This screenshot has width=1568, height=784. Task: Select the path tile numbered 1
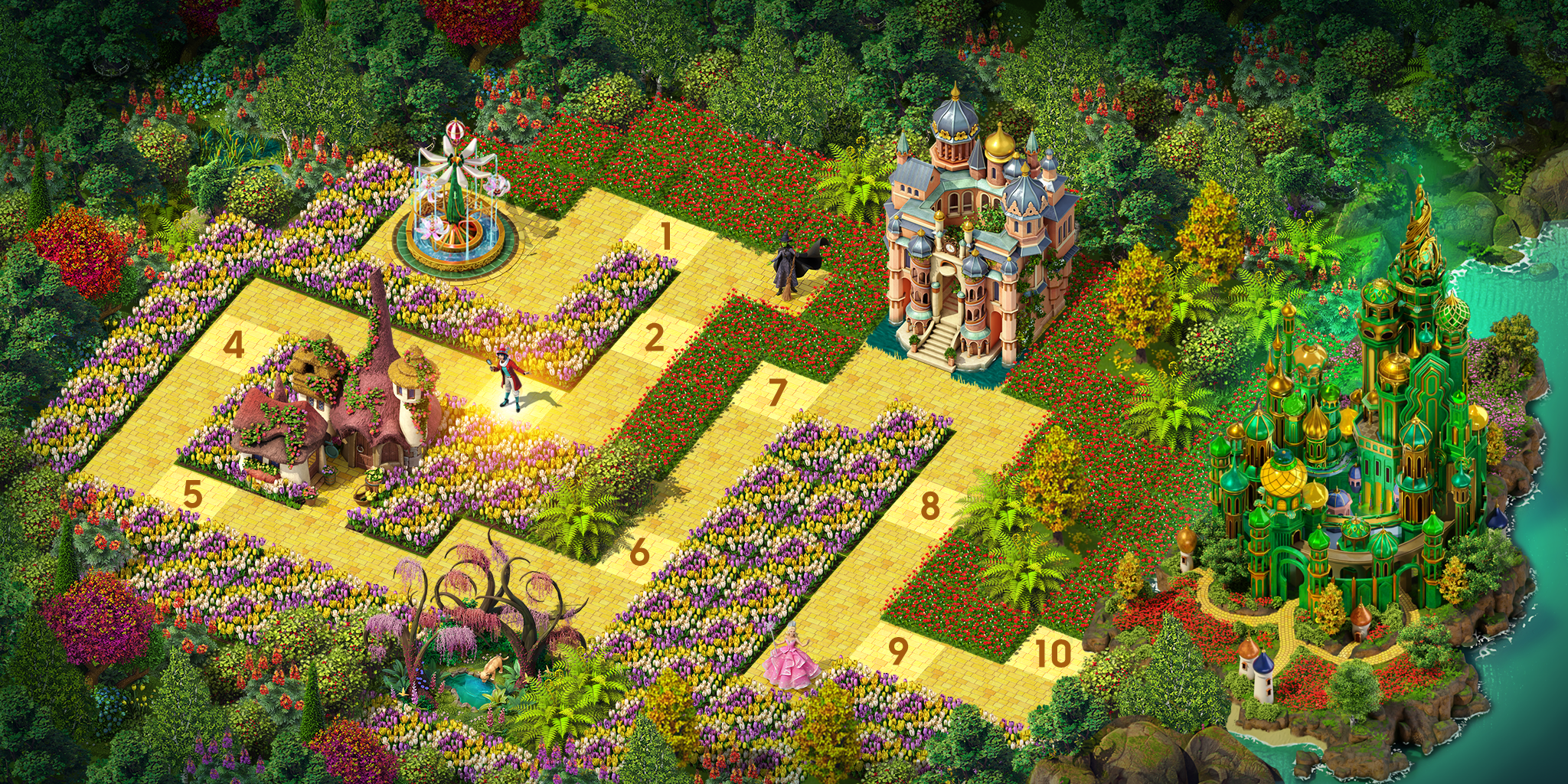pyautogui.click(x=666, y=237)
